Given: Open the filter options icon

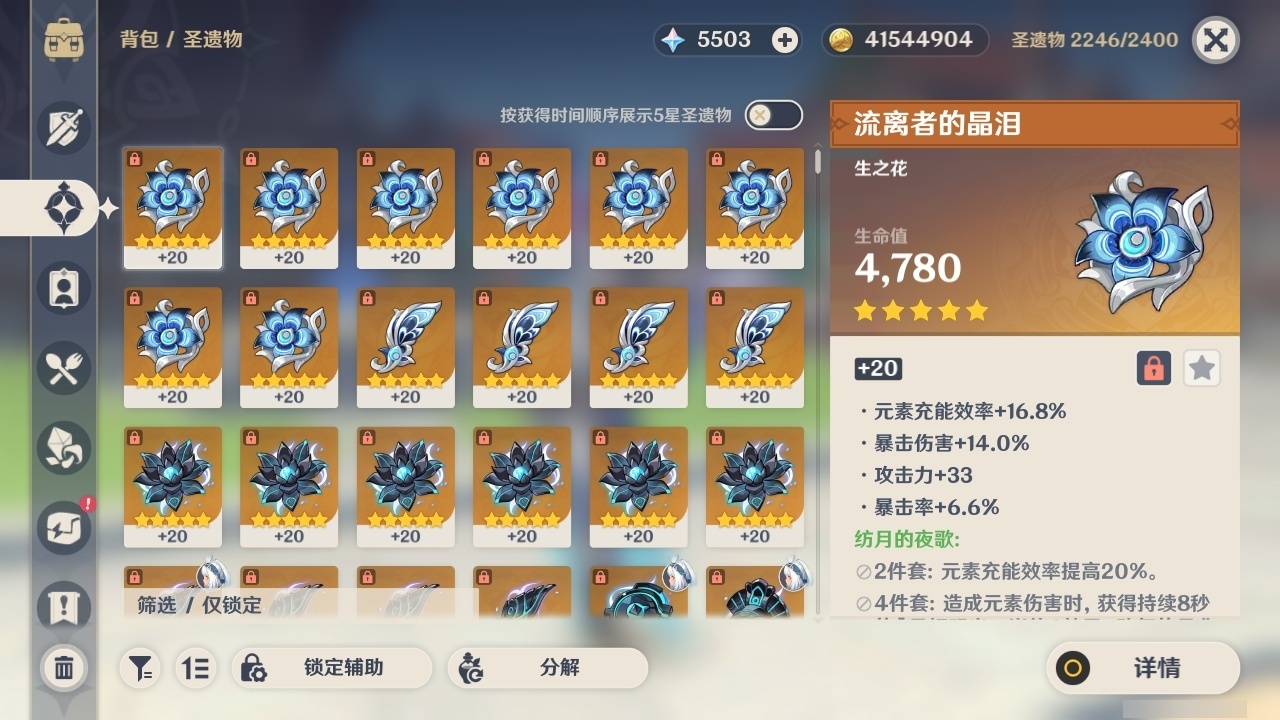Looking at the screenshot, I should click(x=140, y=668).
